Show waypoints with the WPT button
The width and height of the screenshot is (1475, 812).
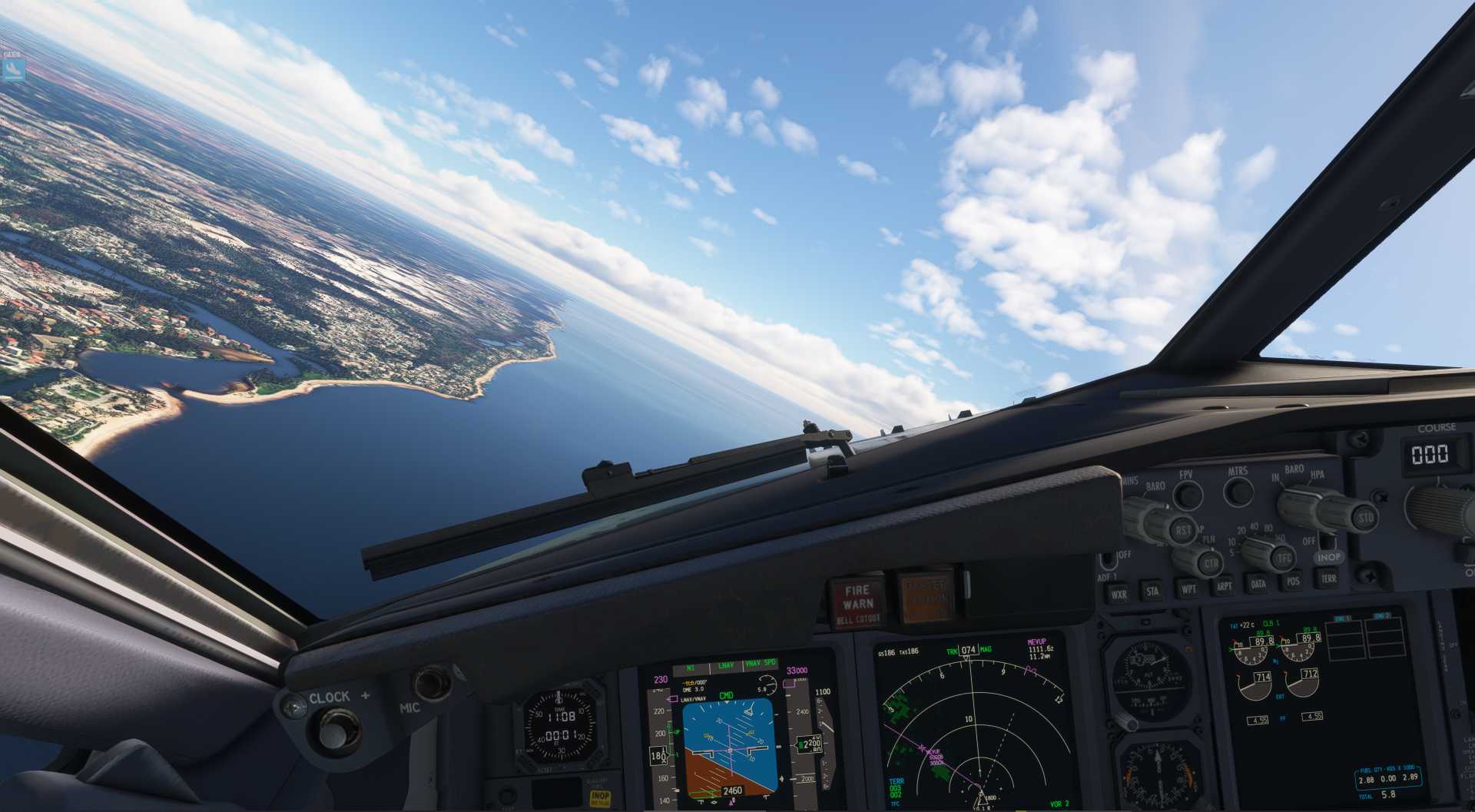(x=1188, y=589)
